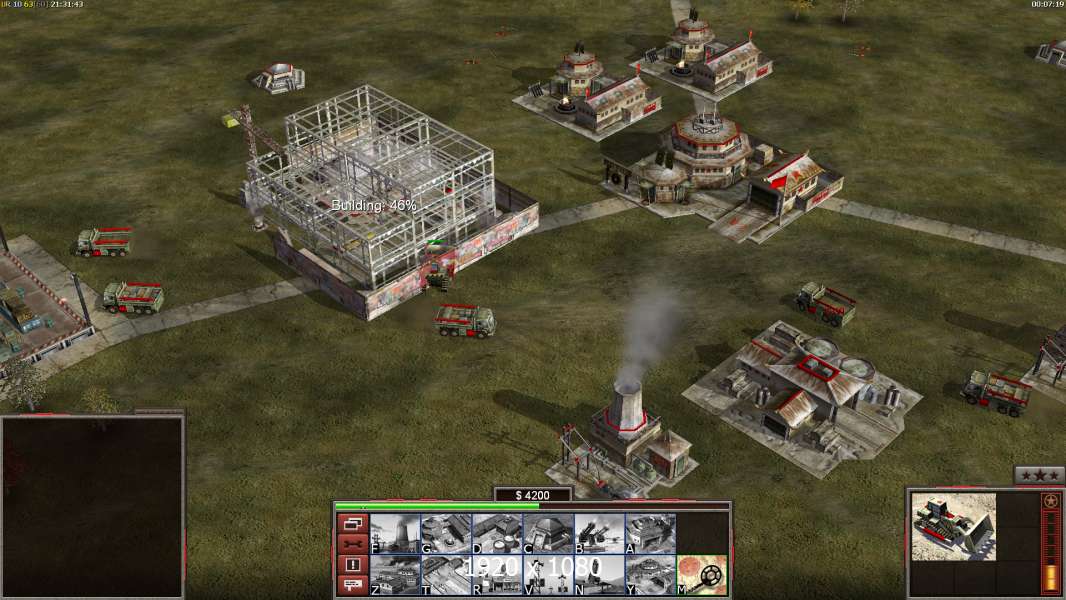Select the bunker build icon marked C

[x=548, y=534]
